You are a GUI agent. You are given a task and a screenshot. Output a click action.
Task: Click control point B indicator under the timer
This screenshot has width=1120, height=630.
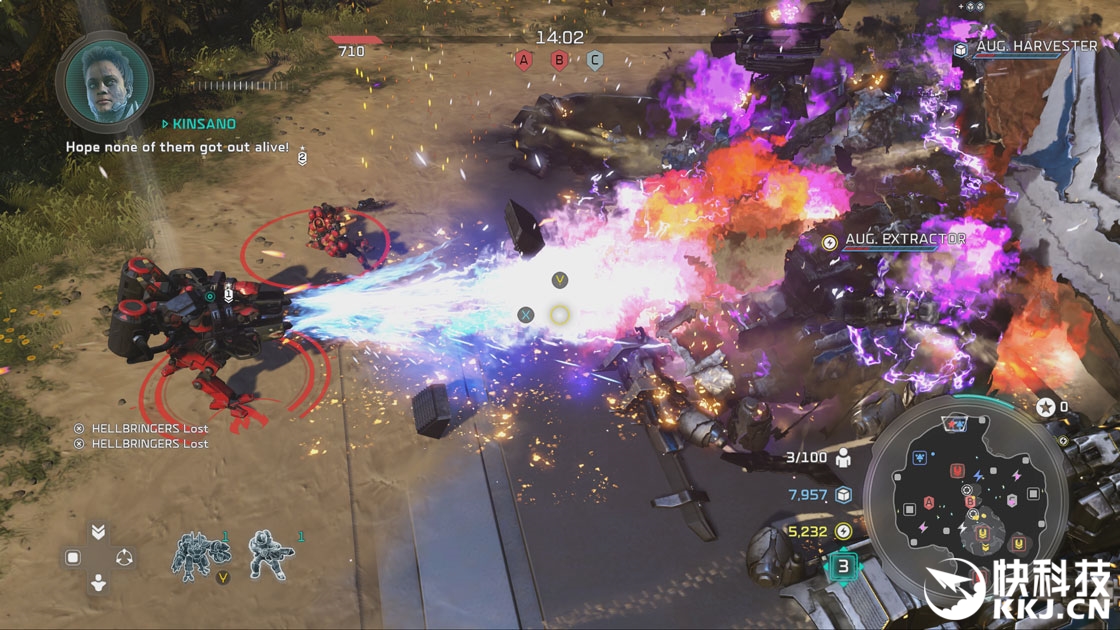tap(559, 61)
